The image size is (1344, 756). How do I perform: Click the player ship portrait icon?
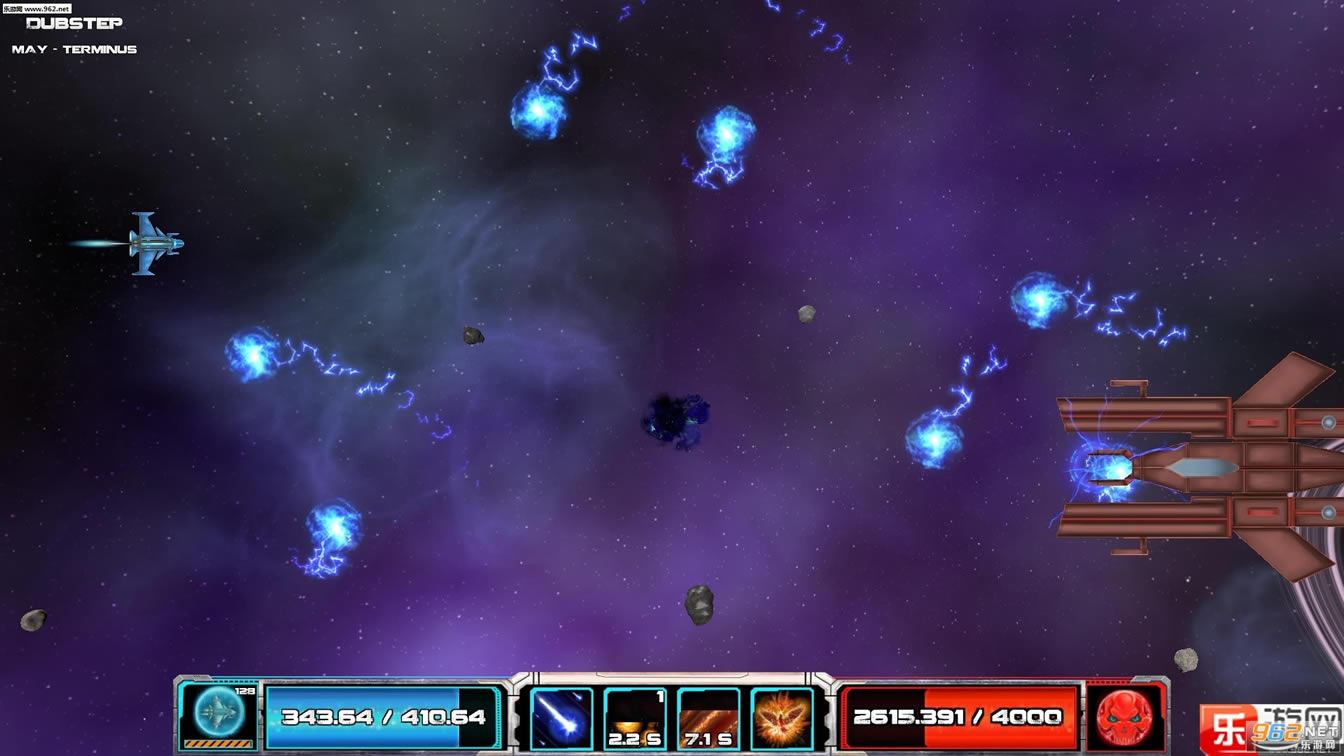pyautogui.click(x=218, y=714)
